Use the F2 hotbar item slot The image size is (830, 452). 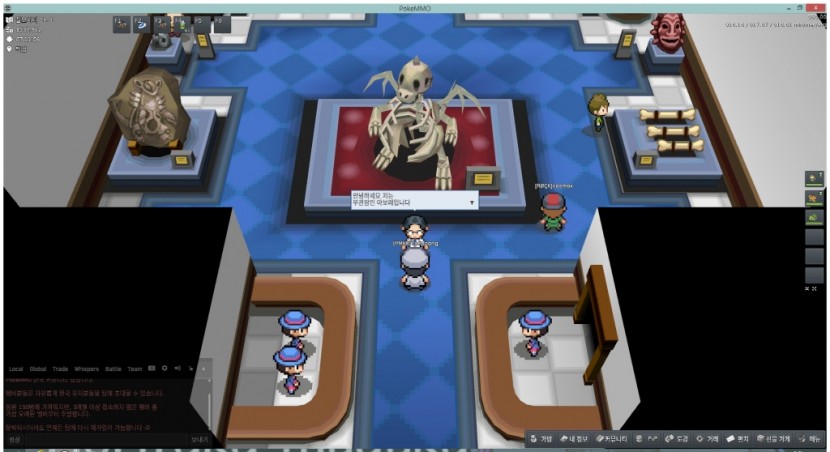click(140, 22)
